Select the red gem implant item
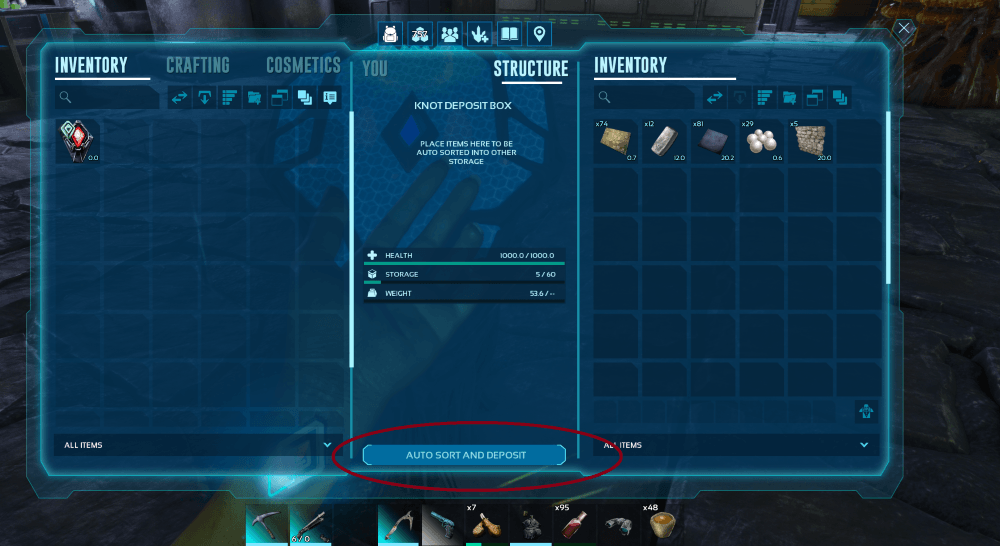The height and width of the screenshot is (546, 1000). (x=77, y=142)
